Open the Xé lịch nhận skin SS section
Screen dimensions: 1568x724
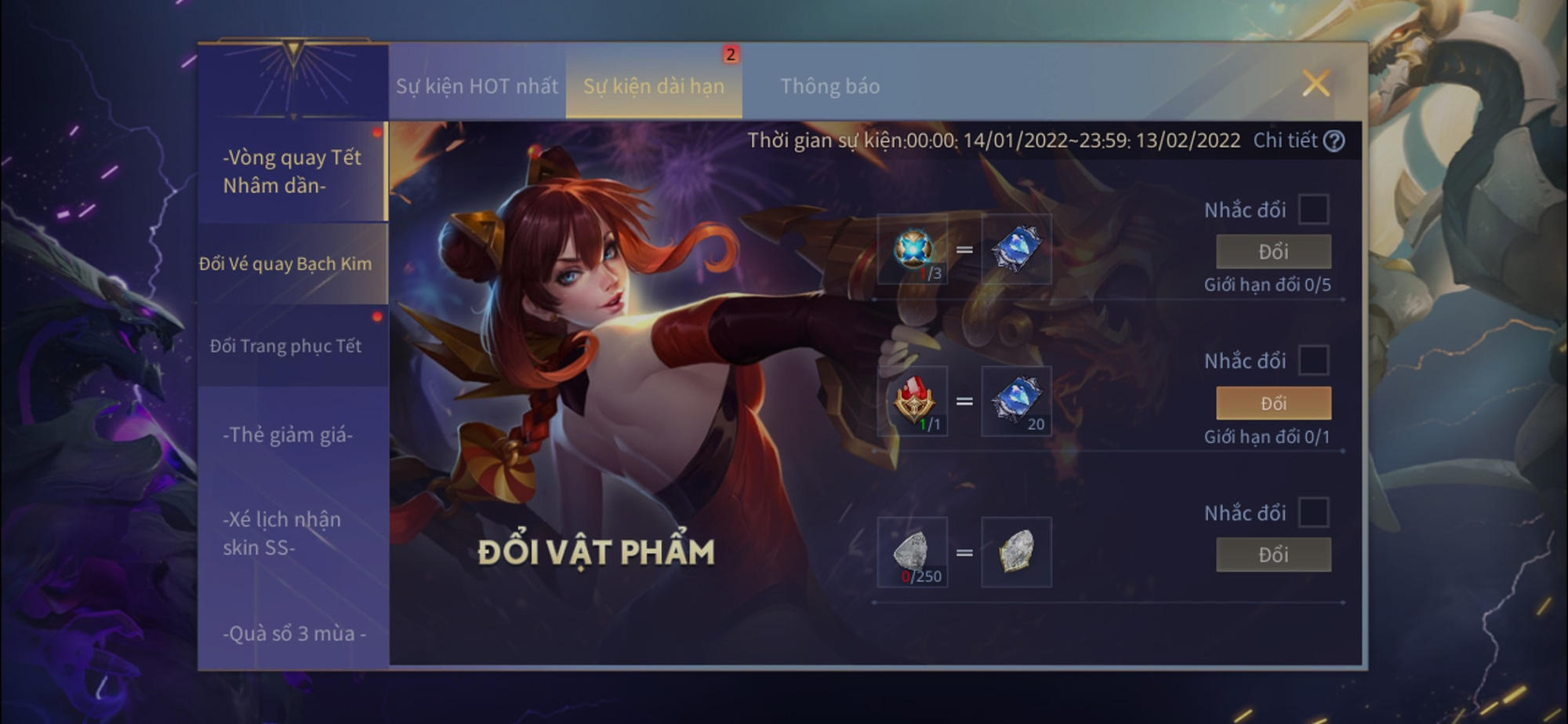click(285, 531)
